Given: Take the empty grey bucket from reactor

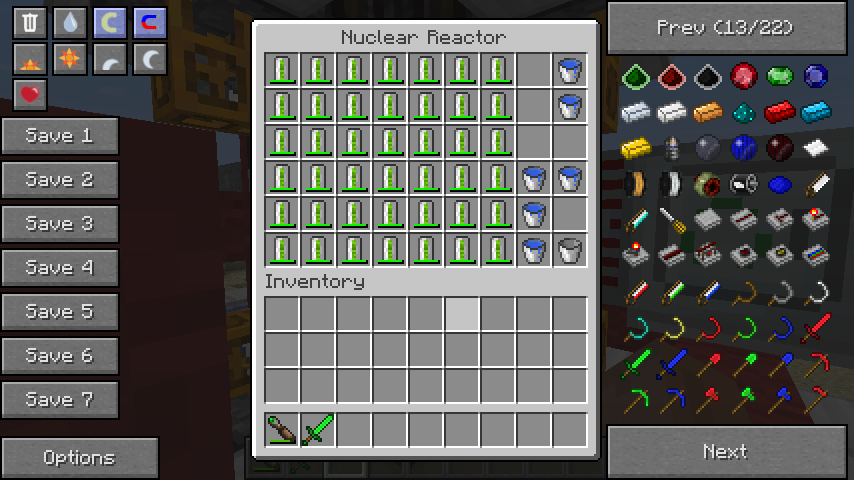Looking at the screenshot, I should [570, 250].
